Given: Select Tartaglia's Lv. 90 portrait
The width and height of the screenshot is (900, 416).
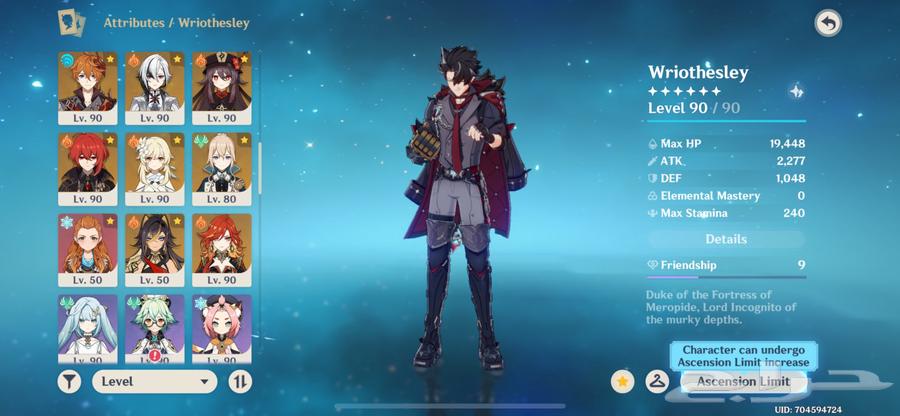Looking at the screenshot, I should 88,89.
